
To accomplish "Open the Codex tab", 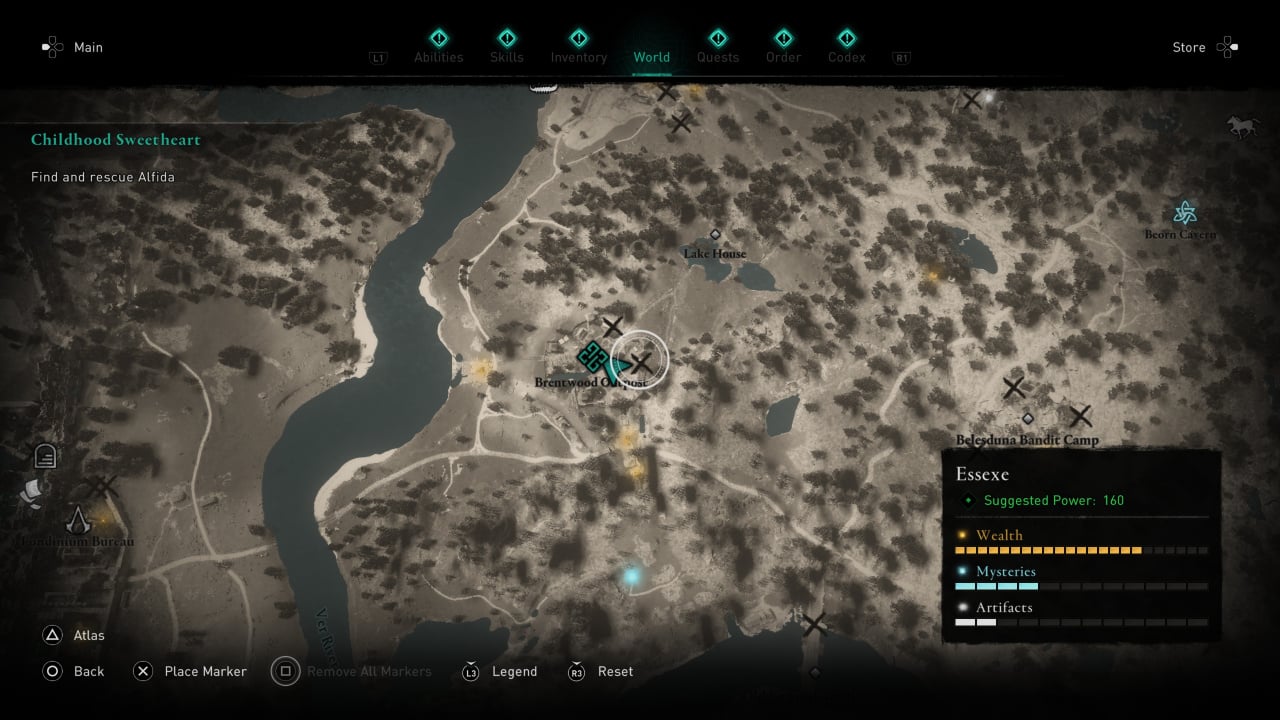I will [x=846, y=47].
